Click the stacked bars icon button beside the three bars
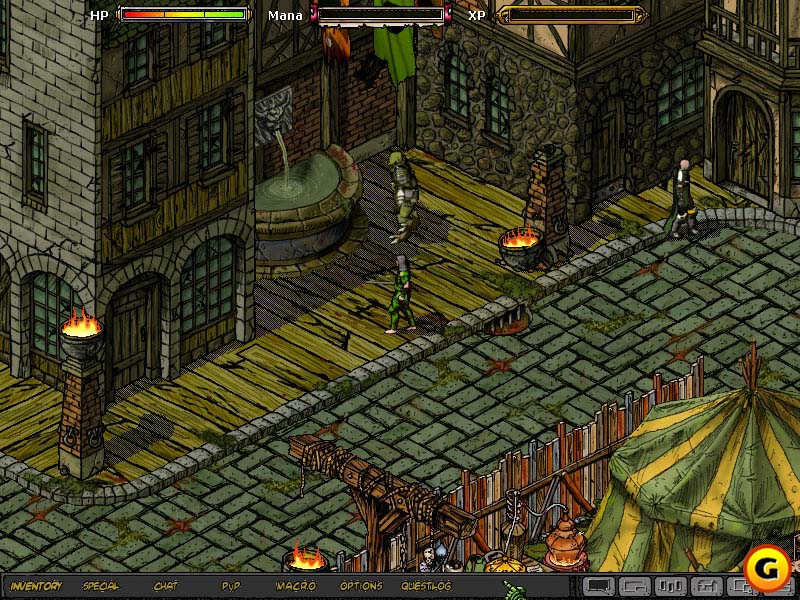 click(x=706, y=586)
